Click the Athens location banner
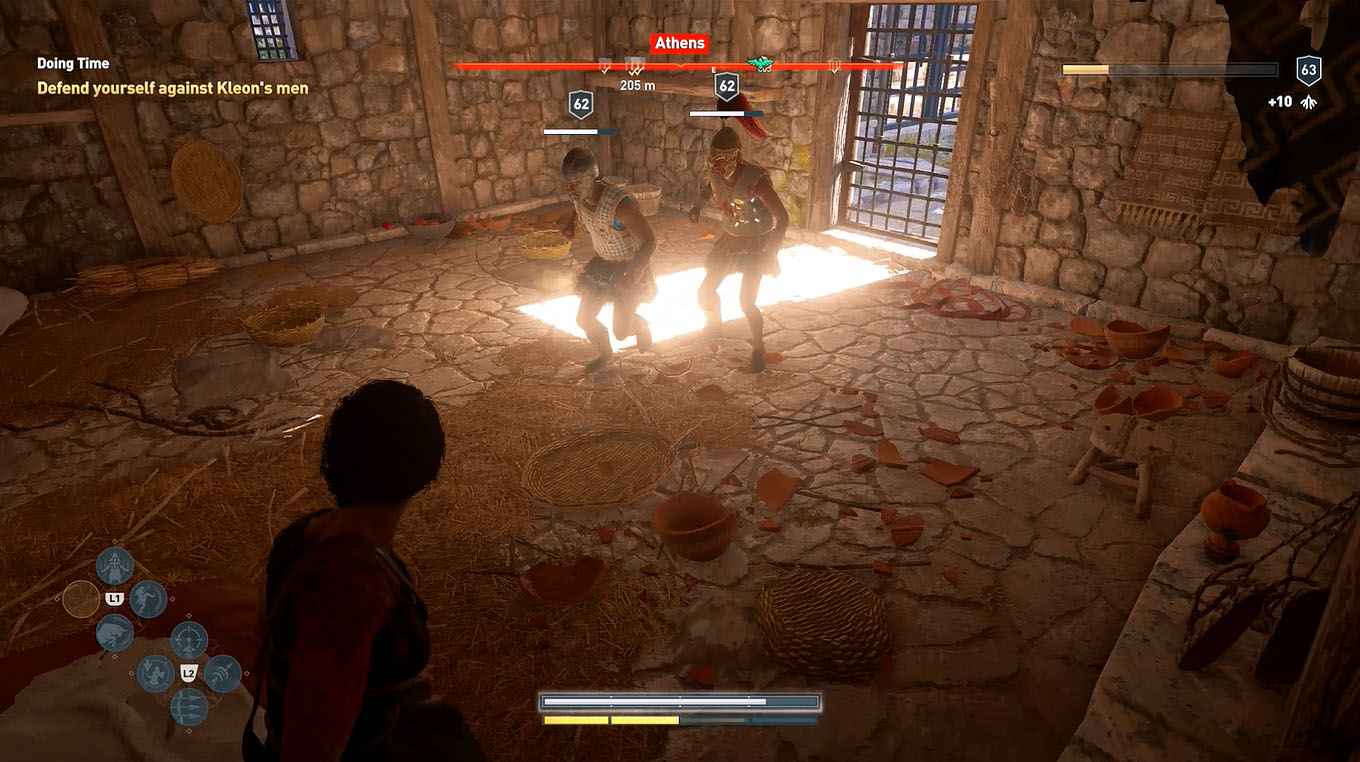1360x762 pixels. tap(679, 42)
